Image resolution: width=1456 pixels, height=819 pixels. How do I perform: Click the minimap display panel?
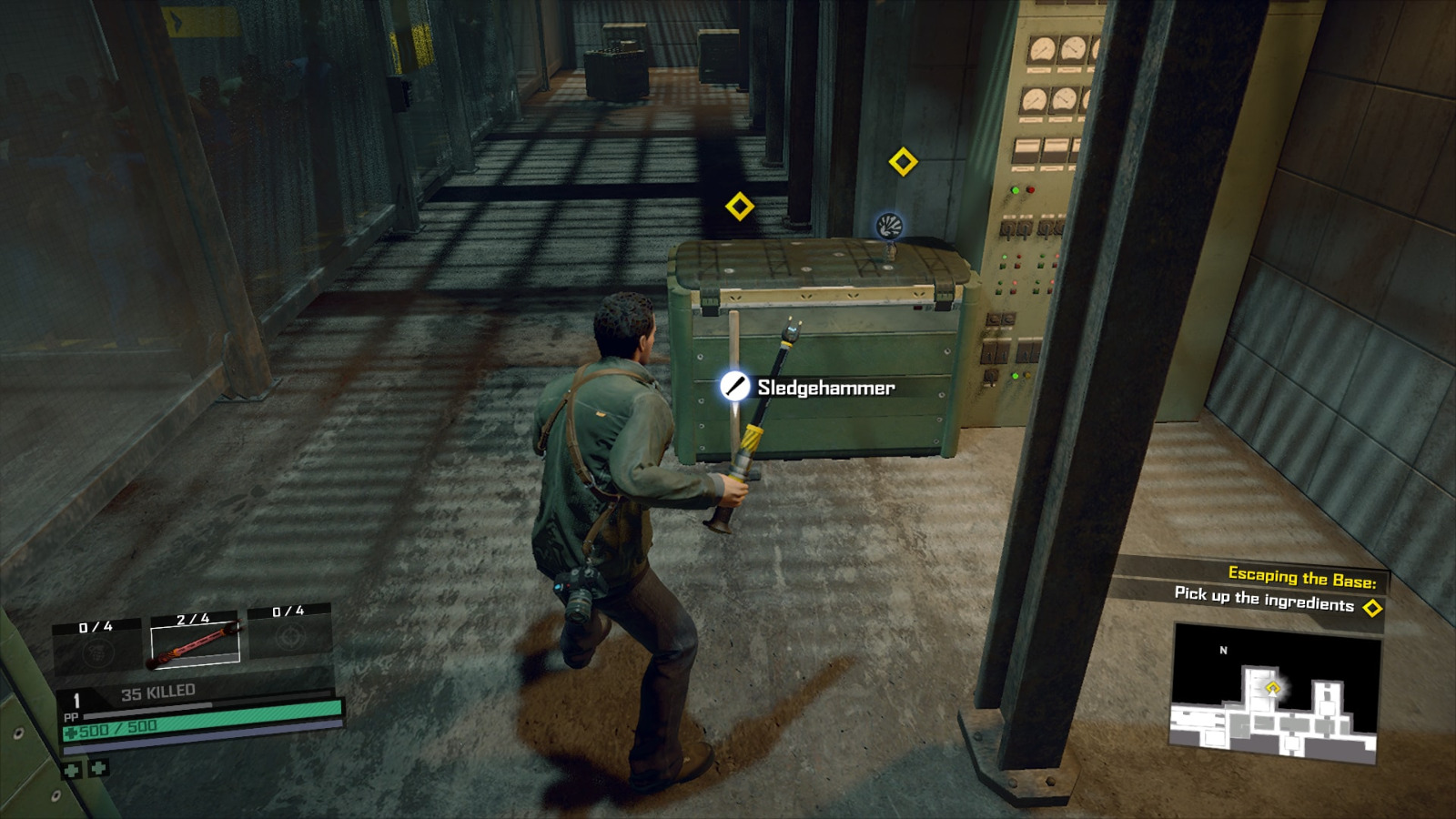click(1276, 693)
